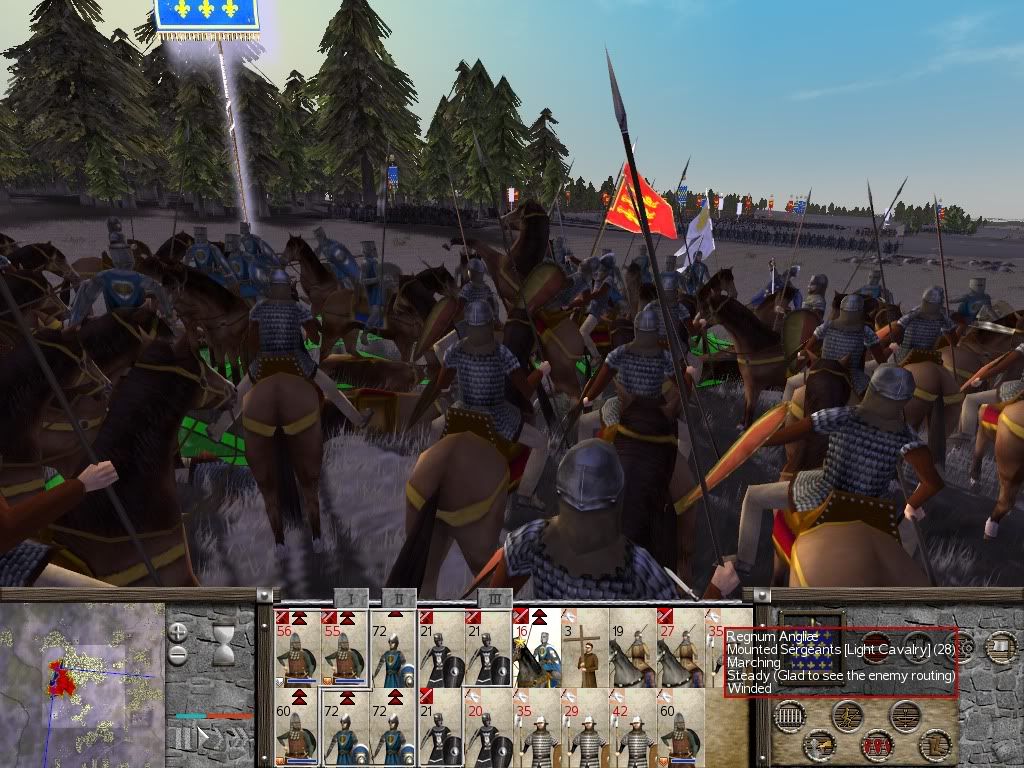Select the 56-man infantry unit card
The height and width of the screenshot is (768, 1024).
click(297, 647)
